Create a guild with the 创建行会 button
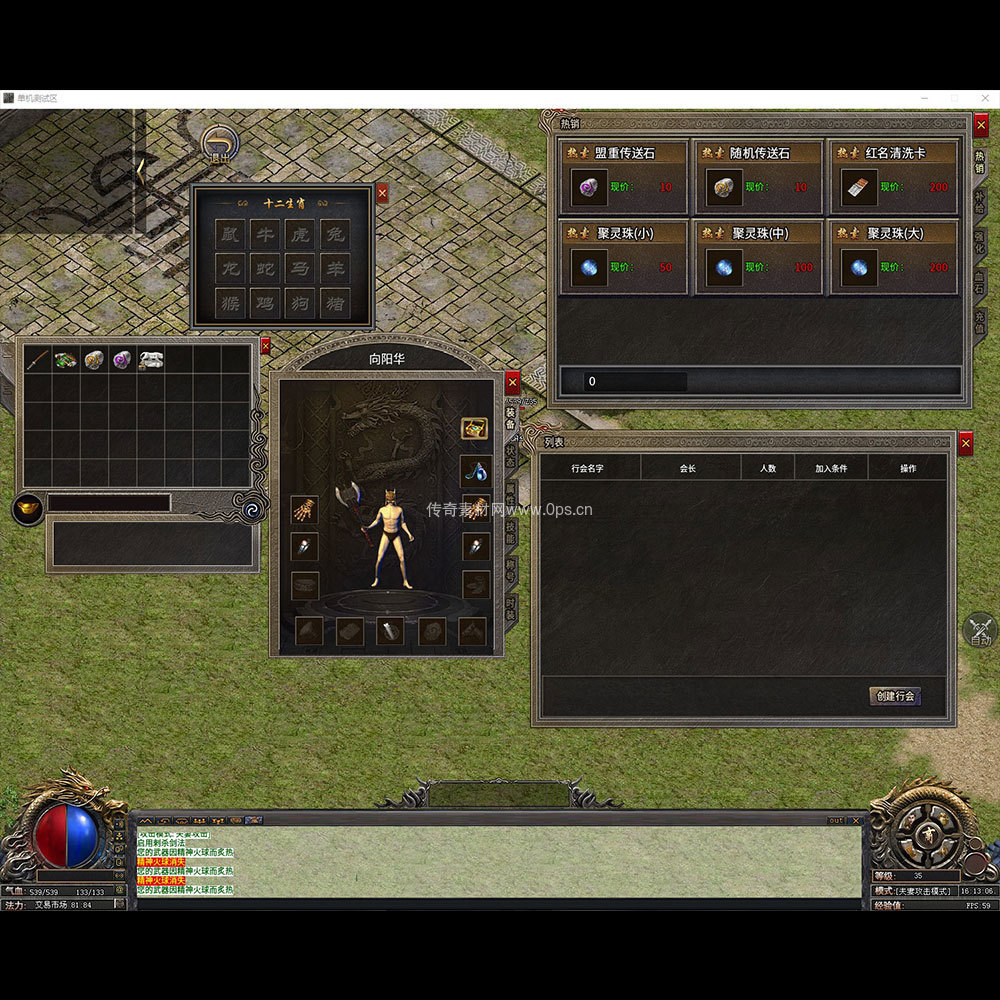 pyautogui.click(x=894, y=696)
